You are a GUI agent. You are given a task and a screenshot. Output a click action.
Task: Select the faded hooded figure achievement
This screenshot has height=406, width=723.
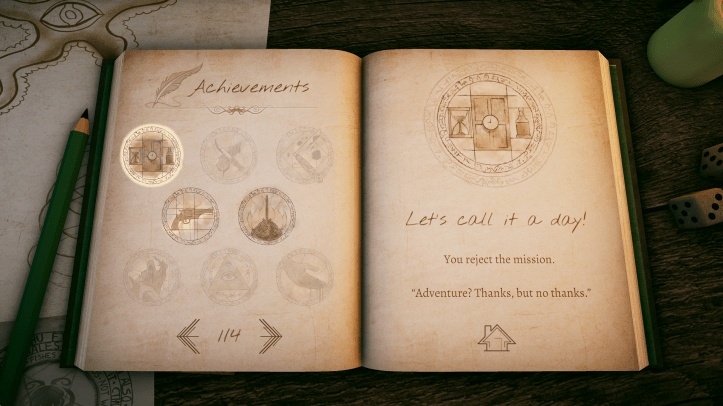pyautogui.click(x=152, y=276)
